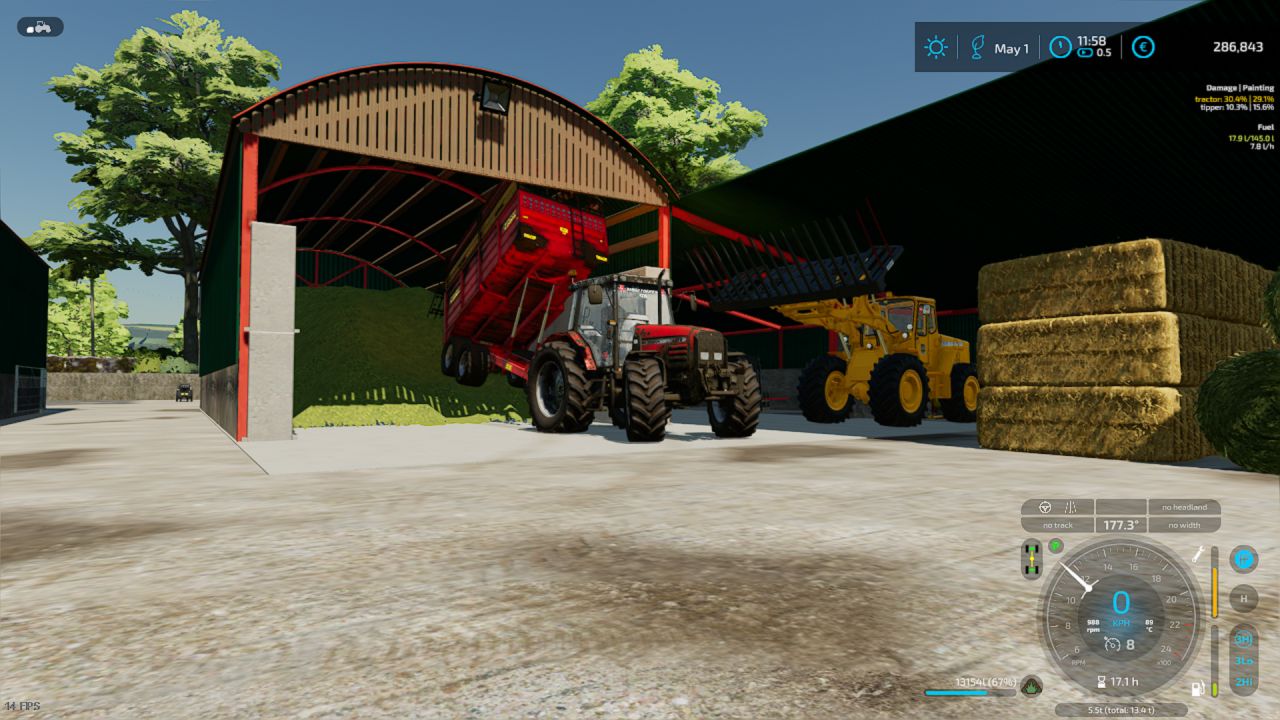The height and width of the screenshot is (720, 1280).
Task: Click the wrench vehicle damage icon
Action: pyautogui.click(x=1199, y=554)
